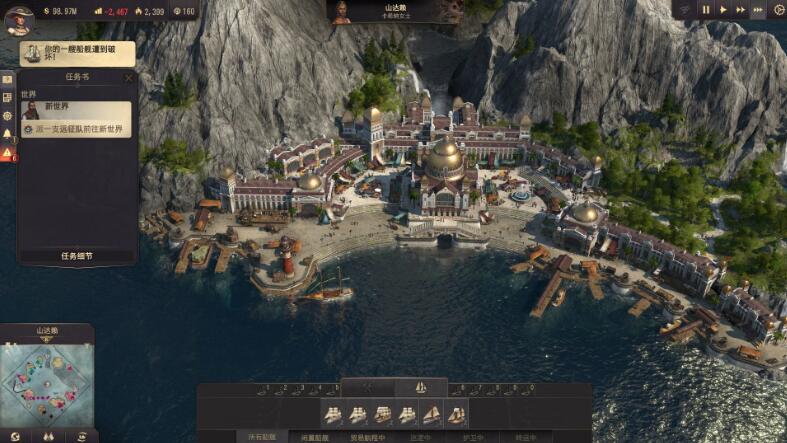Image resolution: width=787 pixels, height=443 pixels.
Task: Set game speed to normal play
Action: [x=723, y=9]
